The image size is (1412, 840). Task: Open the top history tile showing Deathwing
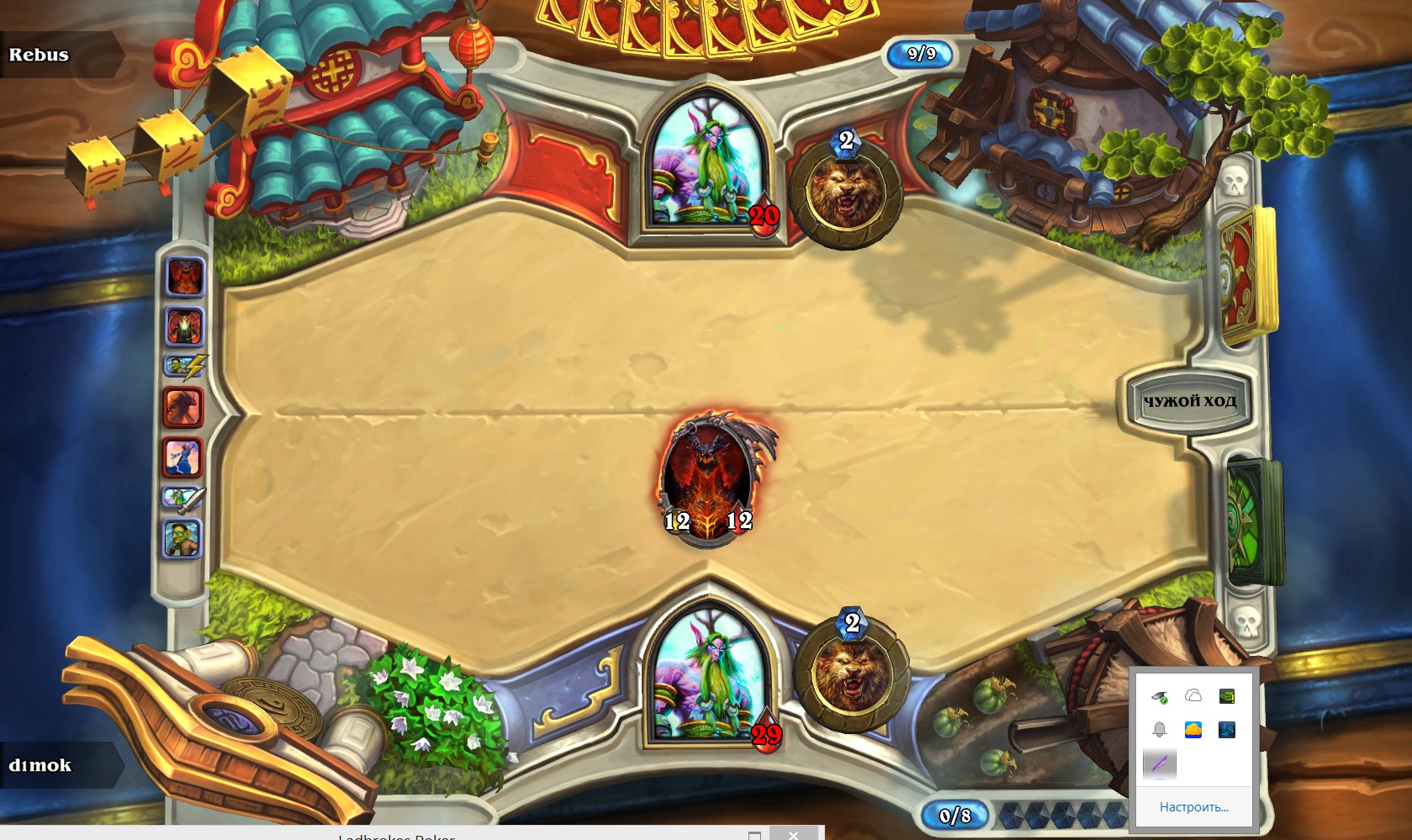[185, 277]
